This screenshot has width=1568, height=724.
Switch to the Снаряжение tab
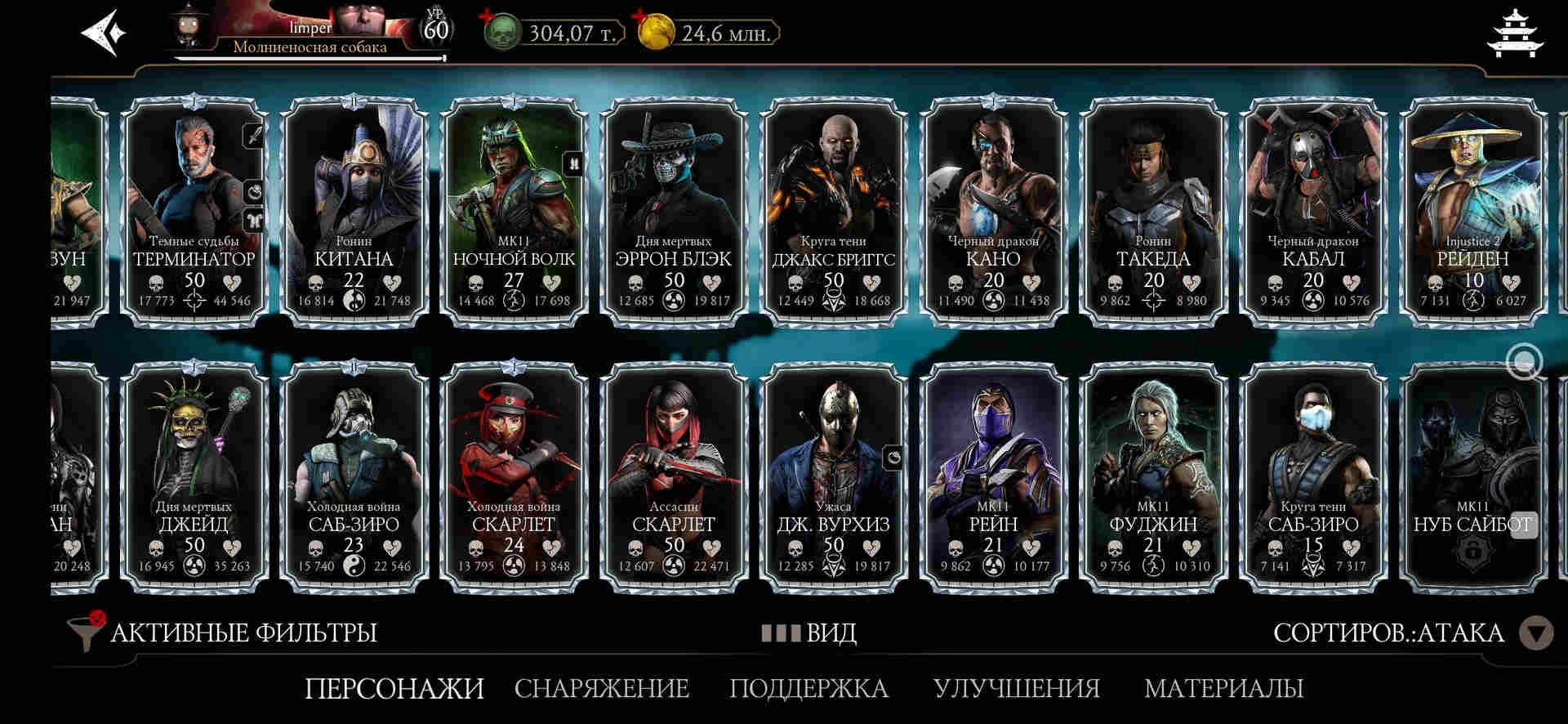tap(602, 688)
